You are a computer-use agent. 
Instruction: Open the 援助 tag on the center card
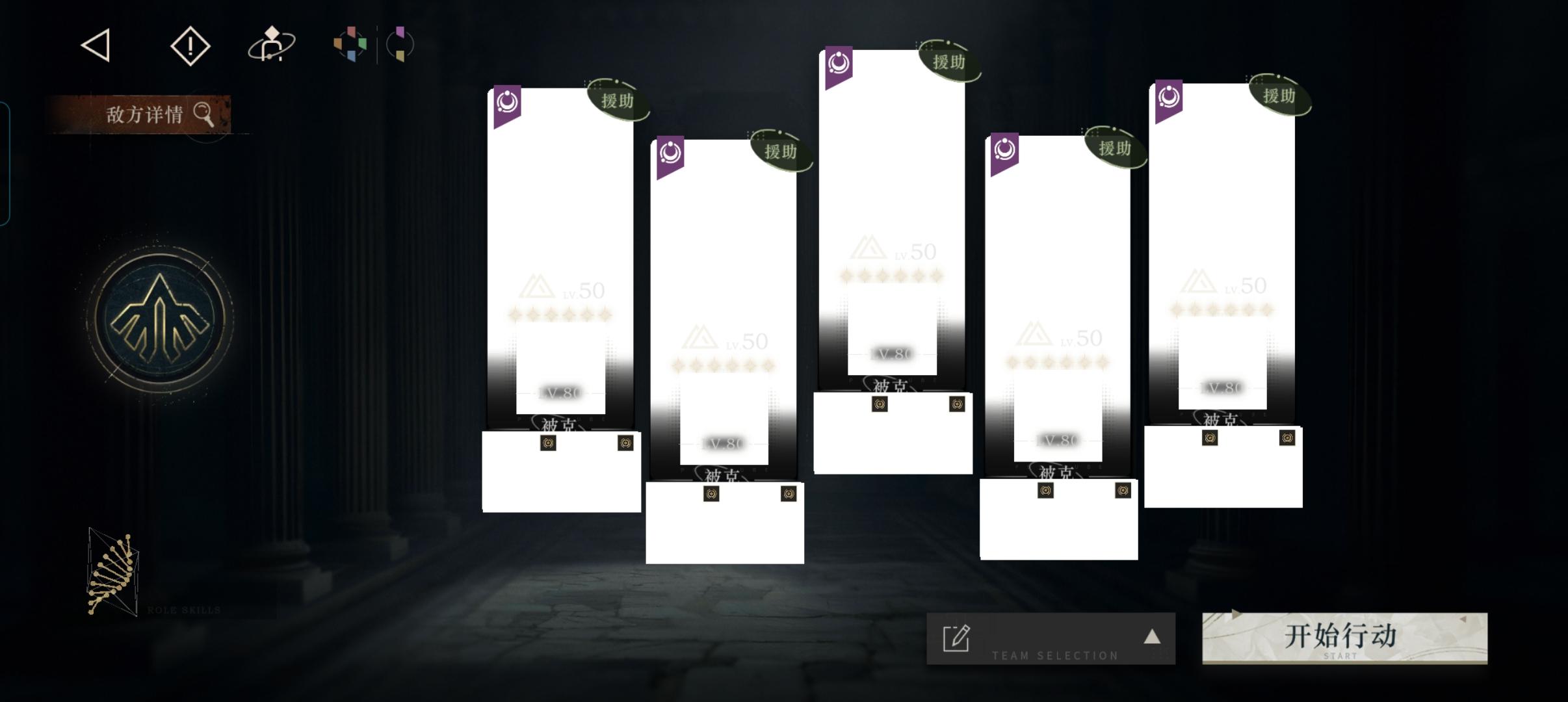[949, 62]
